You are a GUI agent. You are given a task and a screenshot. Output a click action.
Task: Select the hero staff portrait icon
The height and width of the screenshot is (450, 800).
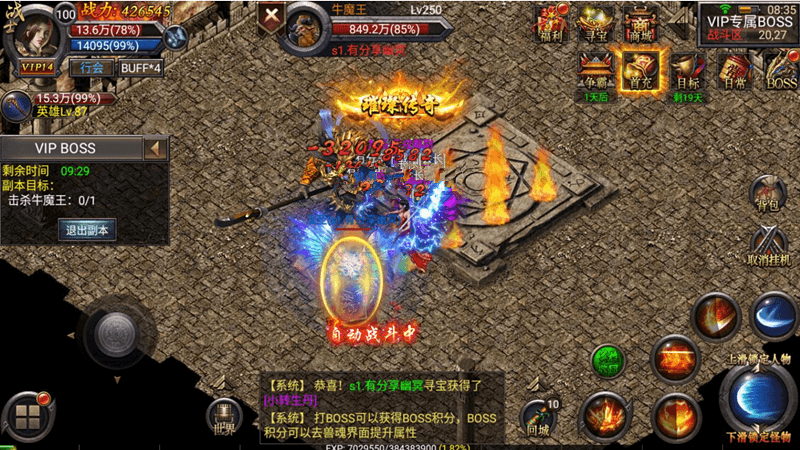click(x=16, y=103)
